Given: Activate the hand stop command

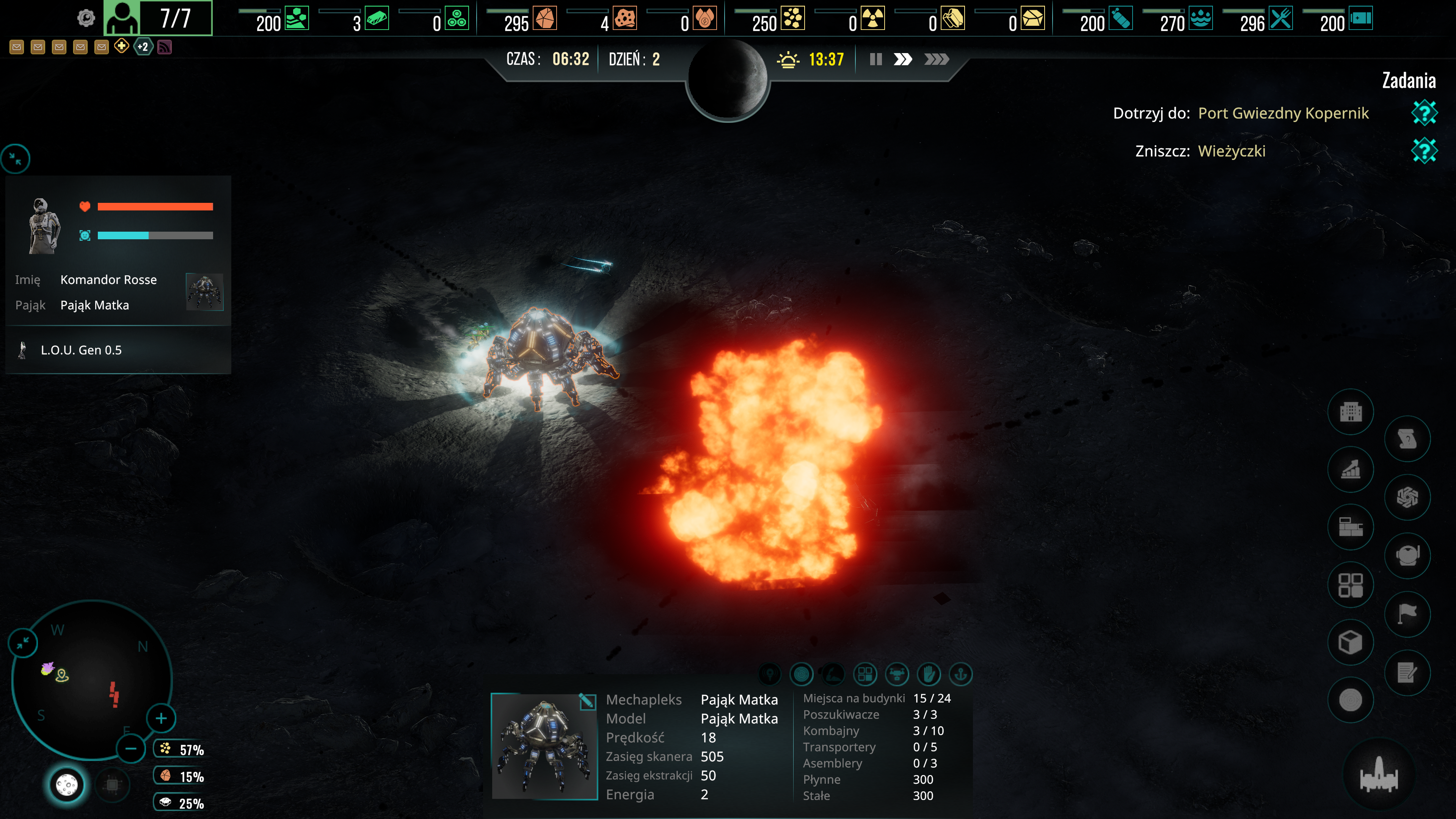Looking at the screenshot, I should pyautogui.click(x=929, y=674).
